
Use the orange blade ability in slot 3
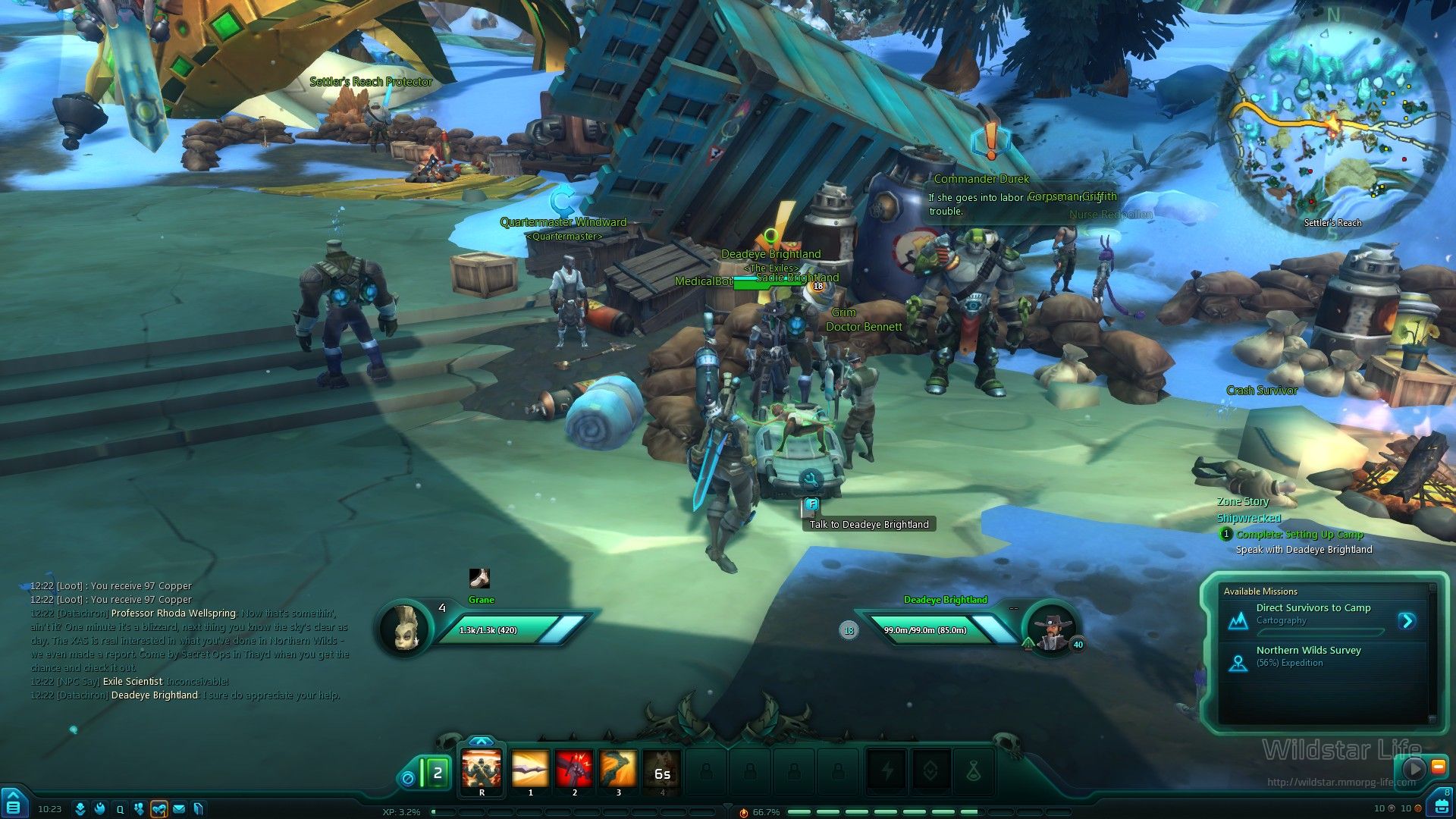[x=618, y=770]
